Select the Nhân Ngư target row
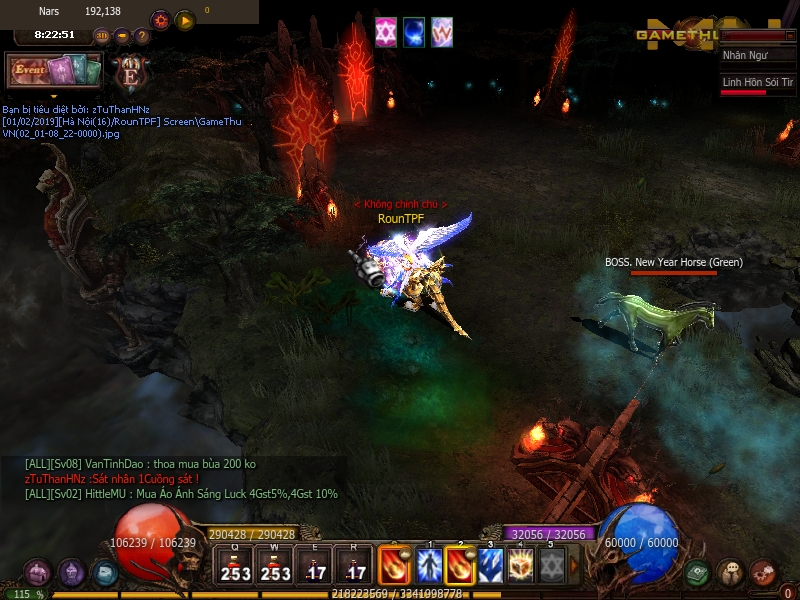 coord(757,56)
